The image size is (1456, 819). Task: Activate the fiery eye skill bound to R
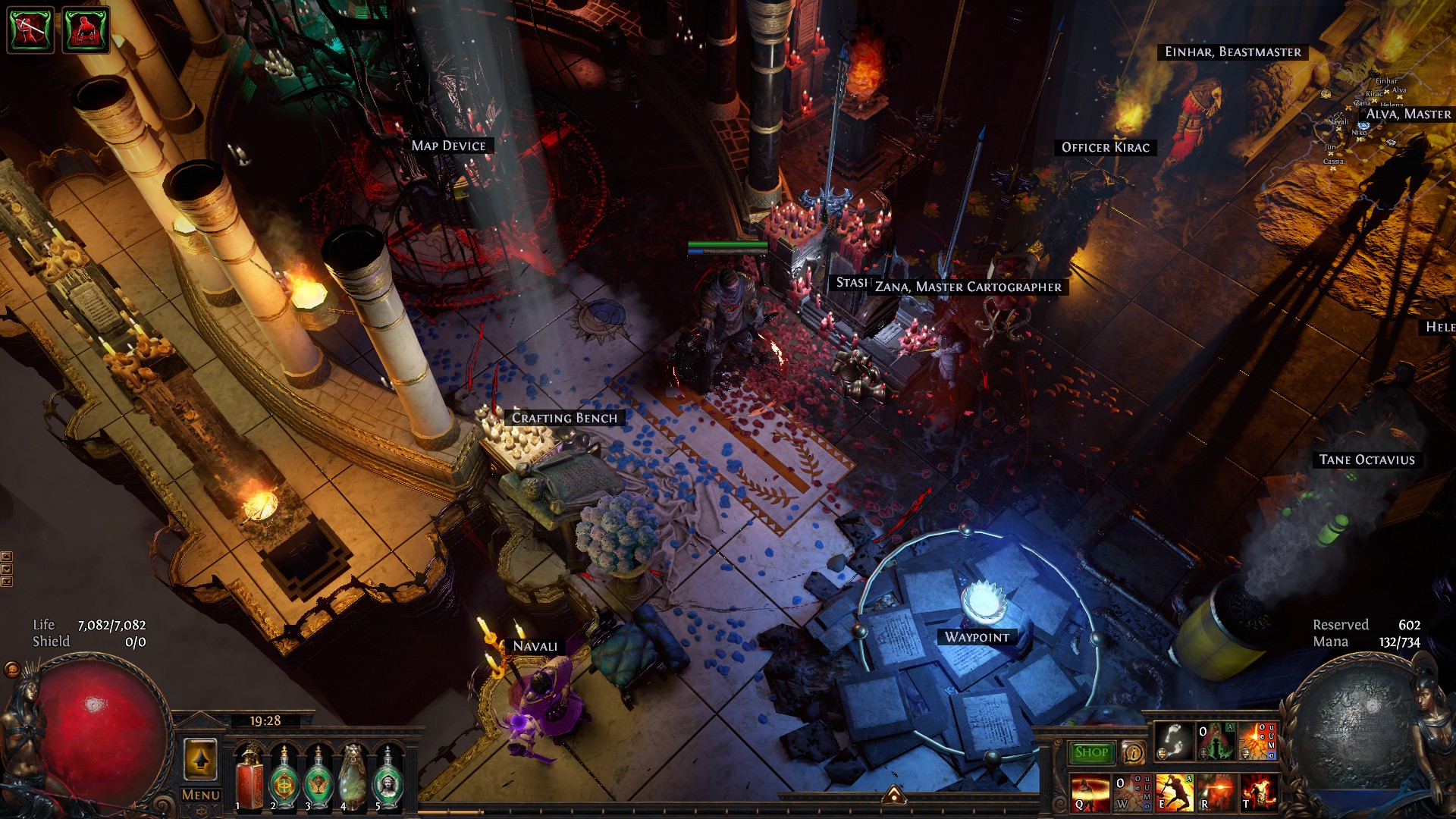(x=1216, y=792)
